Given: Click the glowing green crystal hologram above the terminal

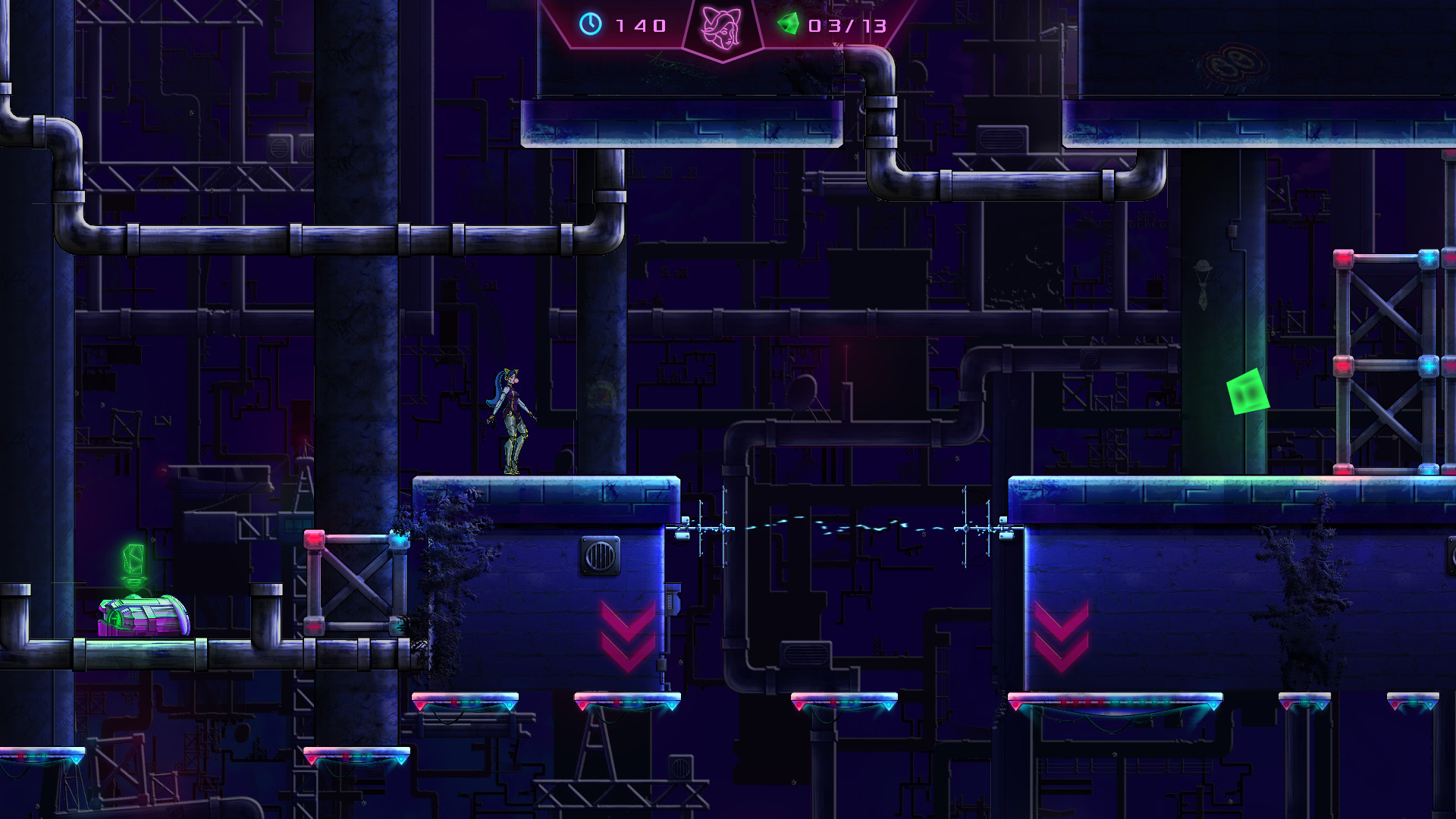Looking at the screenshot, I should coord(134,561).
